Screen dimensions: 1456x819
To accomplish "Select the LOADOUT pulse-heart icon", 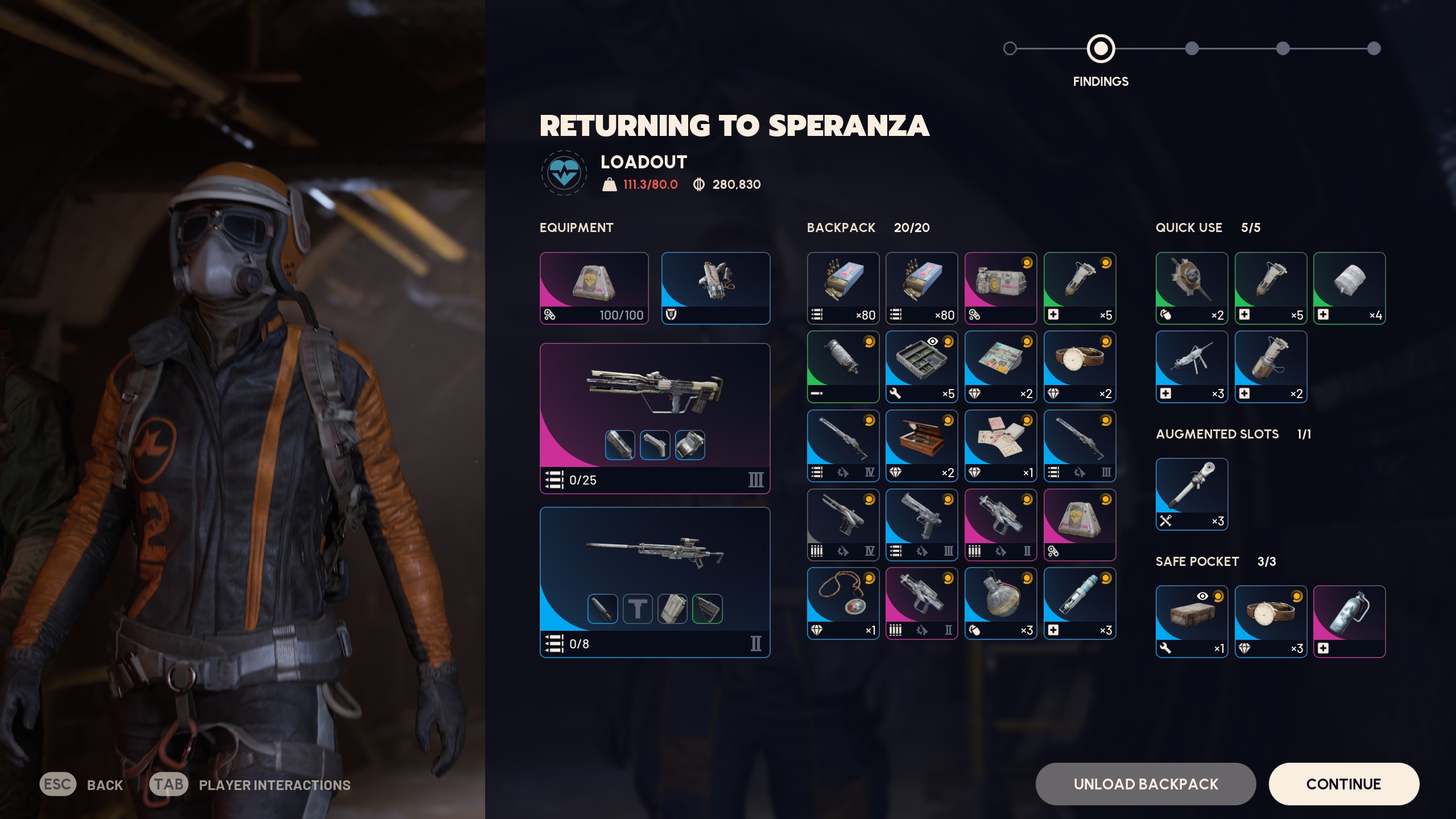I will 563,172.
